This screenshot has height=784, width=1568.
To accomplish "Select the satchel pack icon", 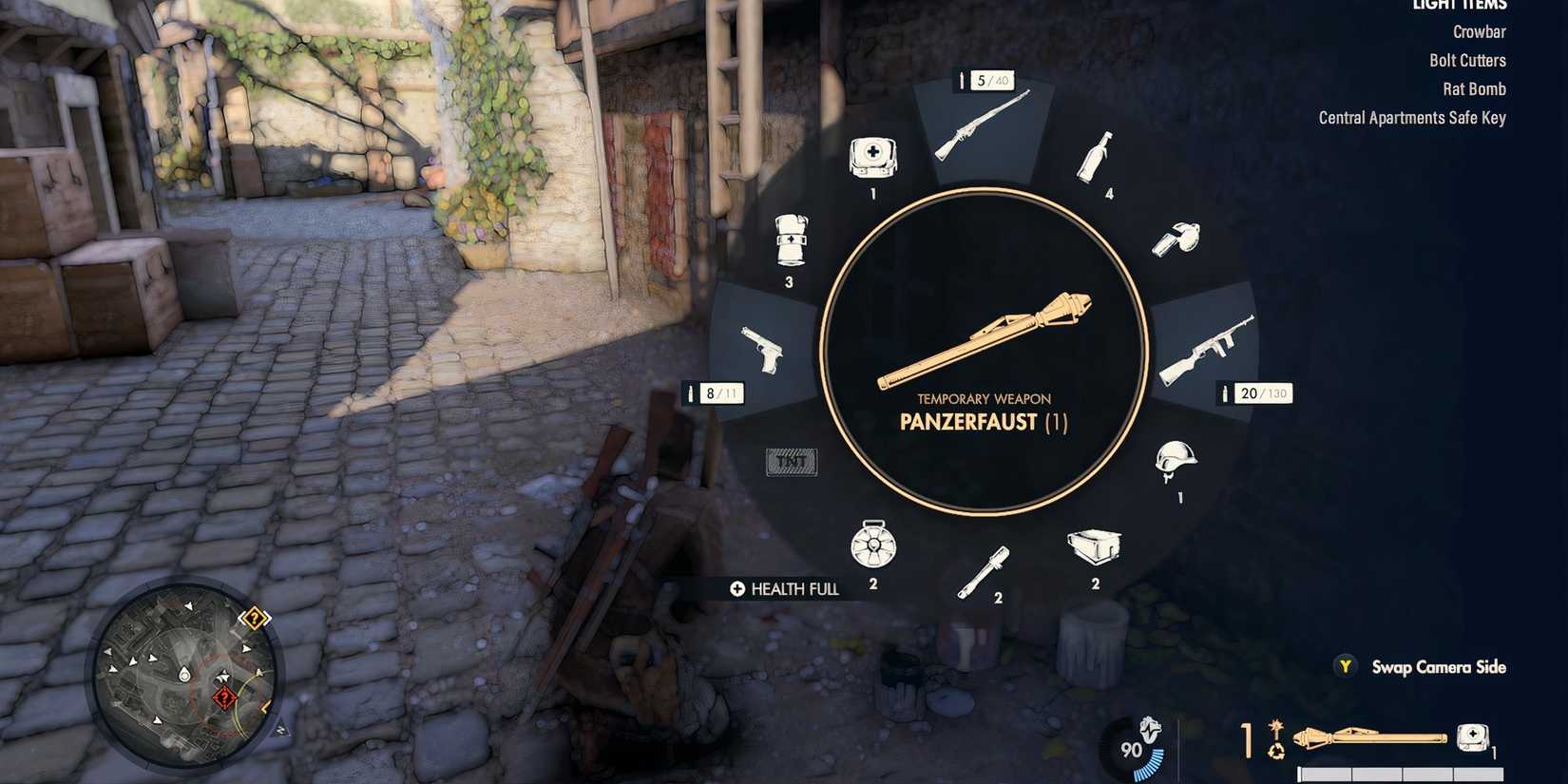I will (1093, 546).
